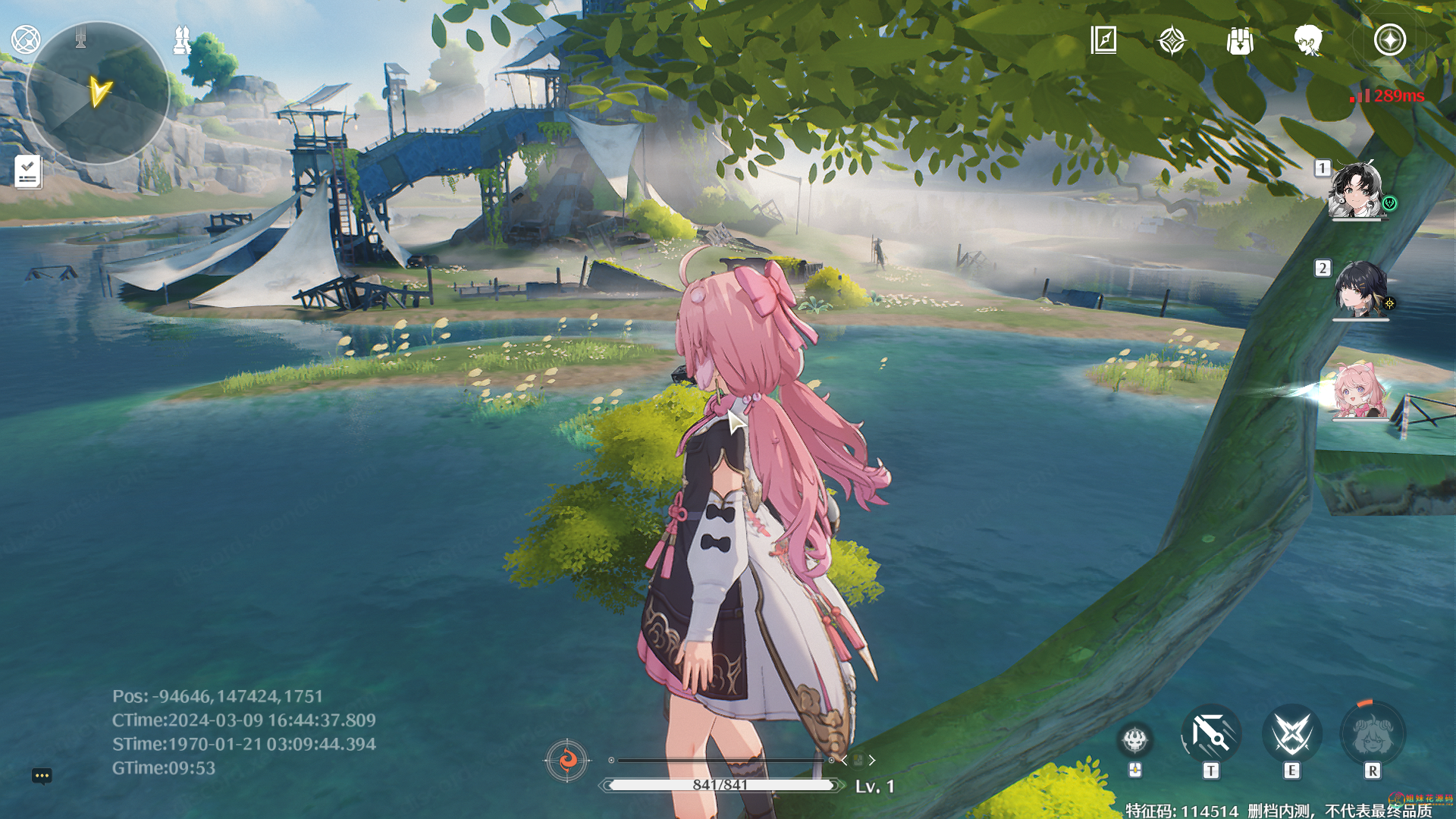
Task: Open the character head profile menu
Action: [1308, 40]
